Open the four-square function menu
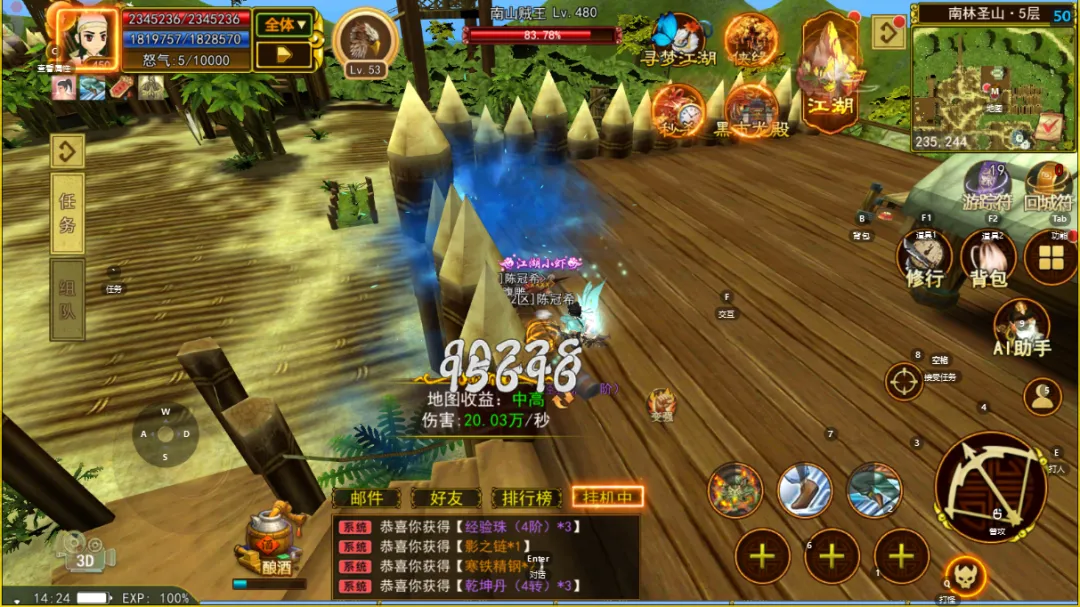The height and width of the screenshot is (607, 1080). [x=1050, y=257]
